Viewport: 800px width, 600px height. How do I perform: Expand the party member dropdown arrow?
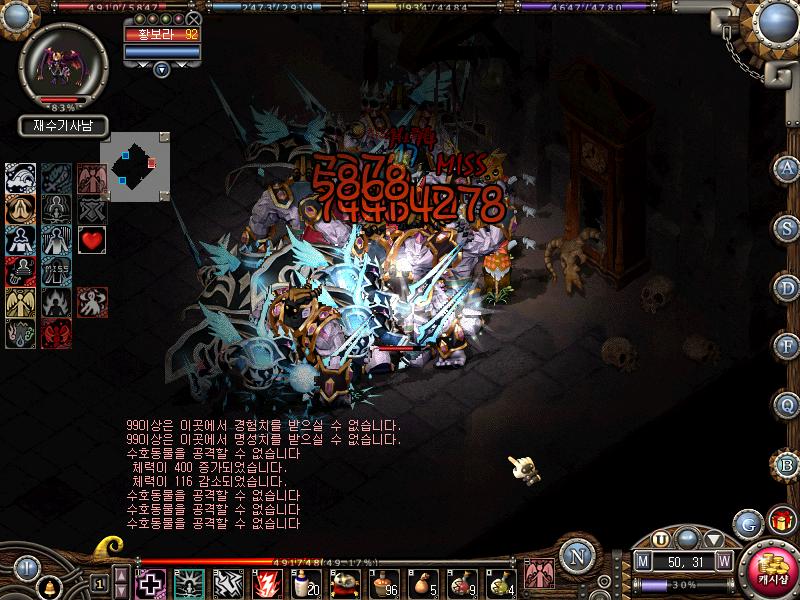(161, 69)
